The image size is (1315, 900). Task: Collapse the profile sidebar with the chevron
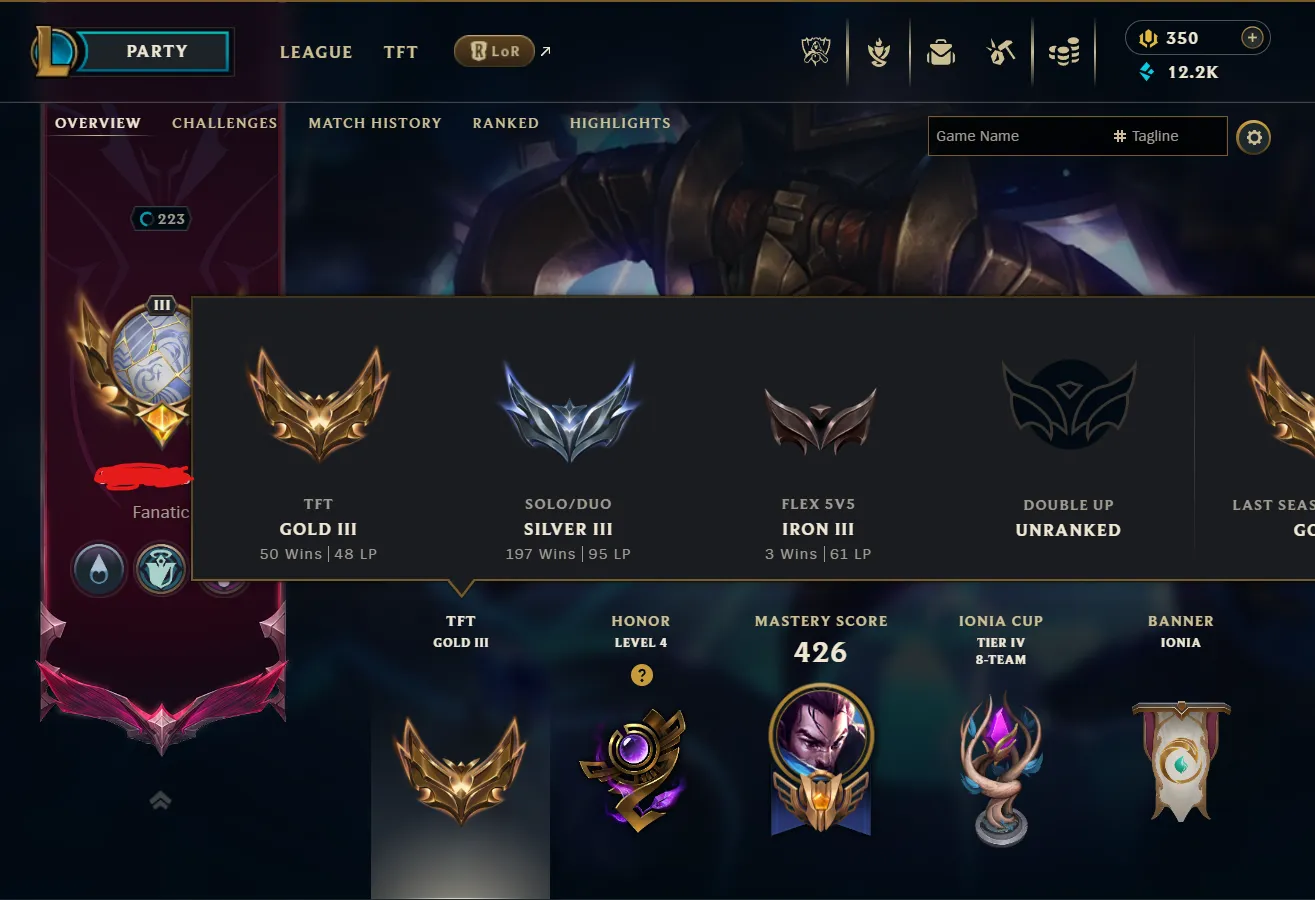tap(161, 801)
